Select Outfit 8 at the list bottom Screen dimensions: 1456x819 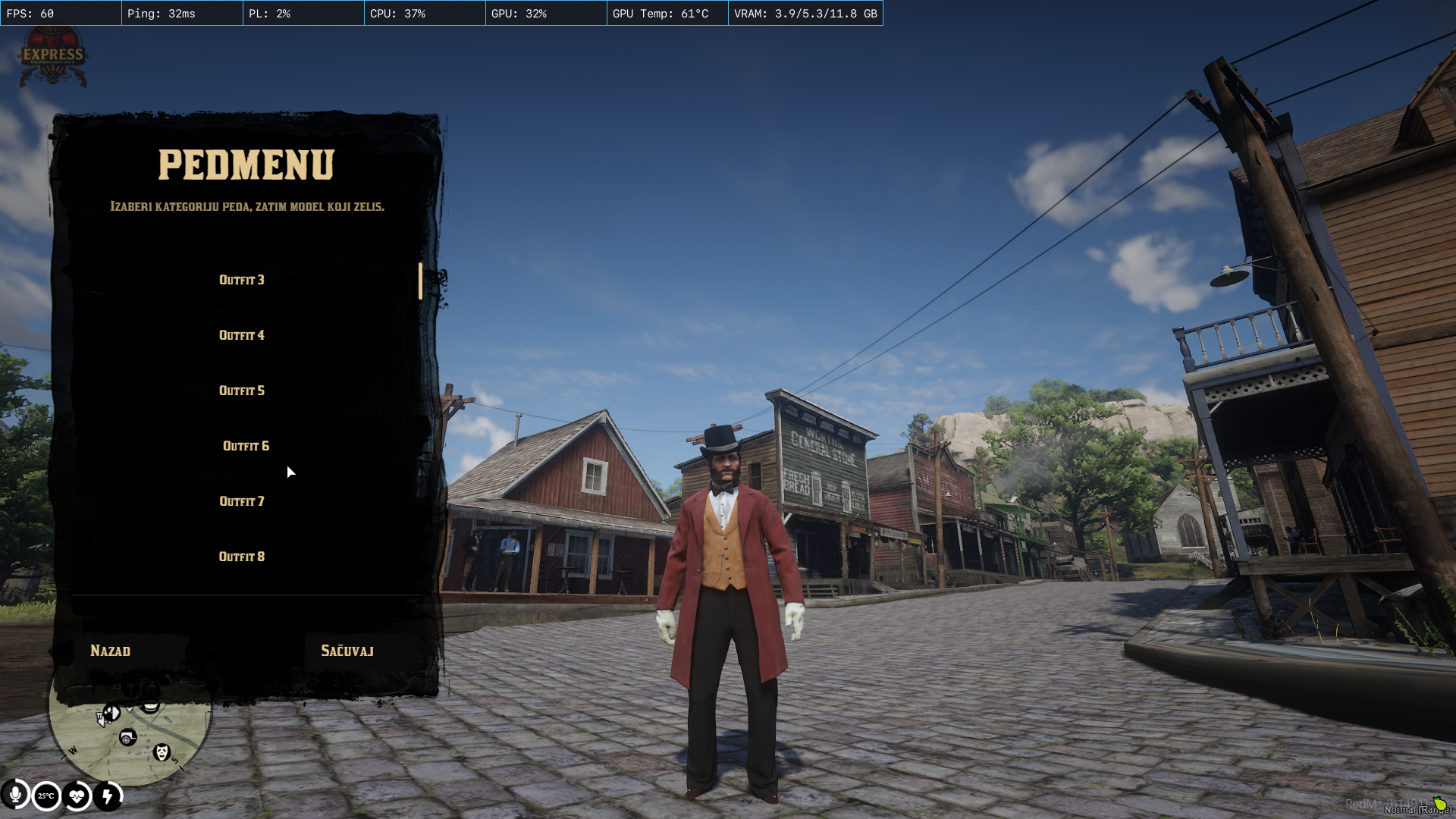tap(241, 557)
